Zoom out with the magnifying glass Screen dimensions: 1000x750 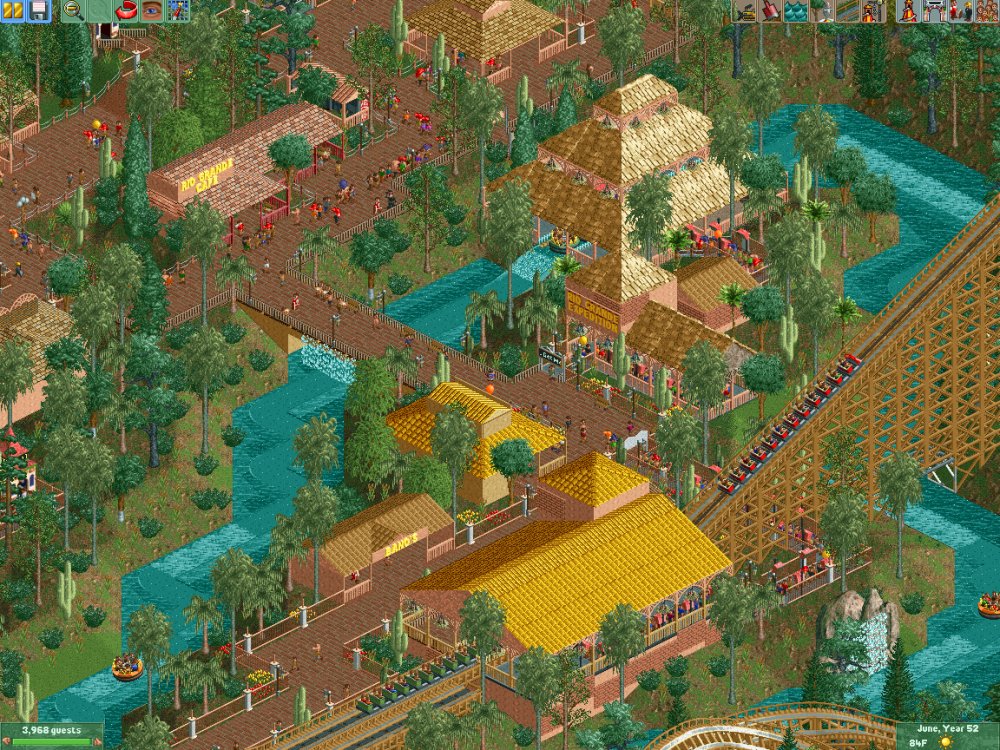click(x=73, y=11)
